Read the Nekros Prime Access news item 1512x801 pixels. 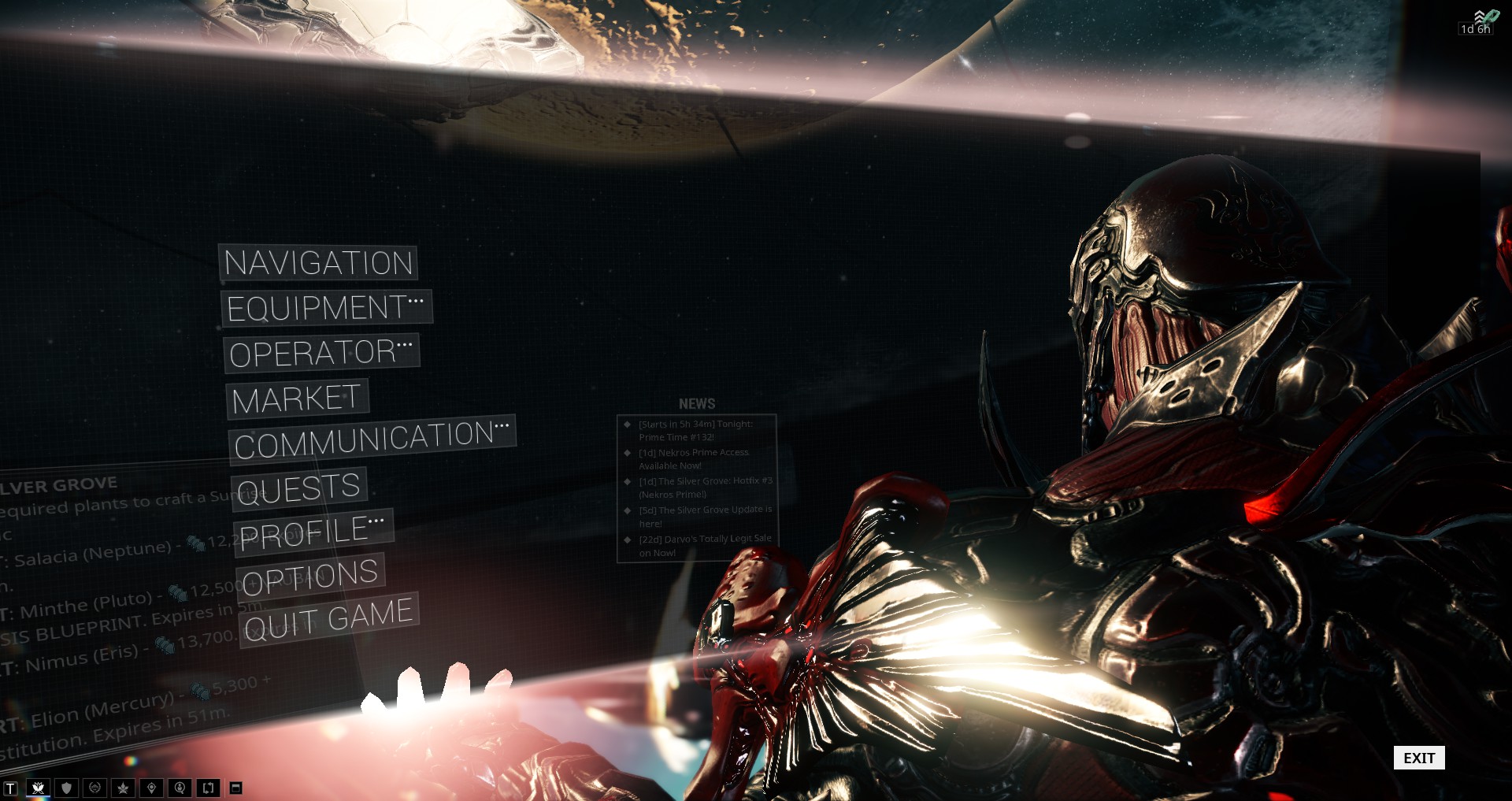pyautogui.click(x=693, y=459)
